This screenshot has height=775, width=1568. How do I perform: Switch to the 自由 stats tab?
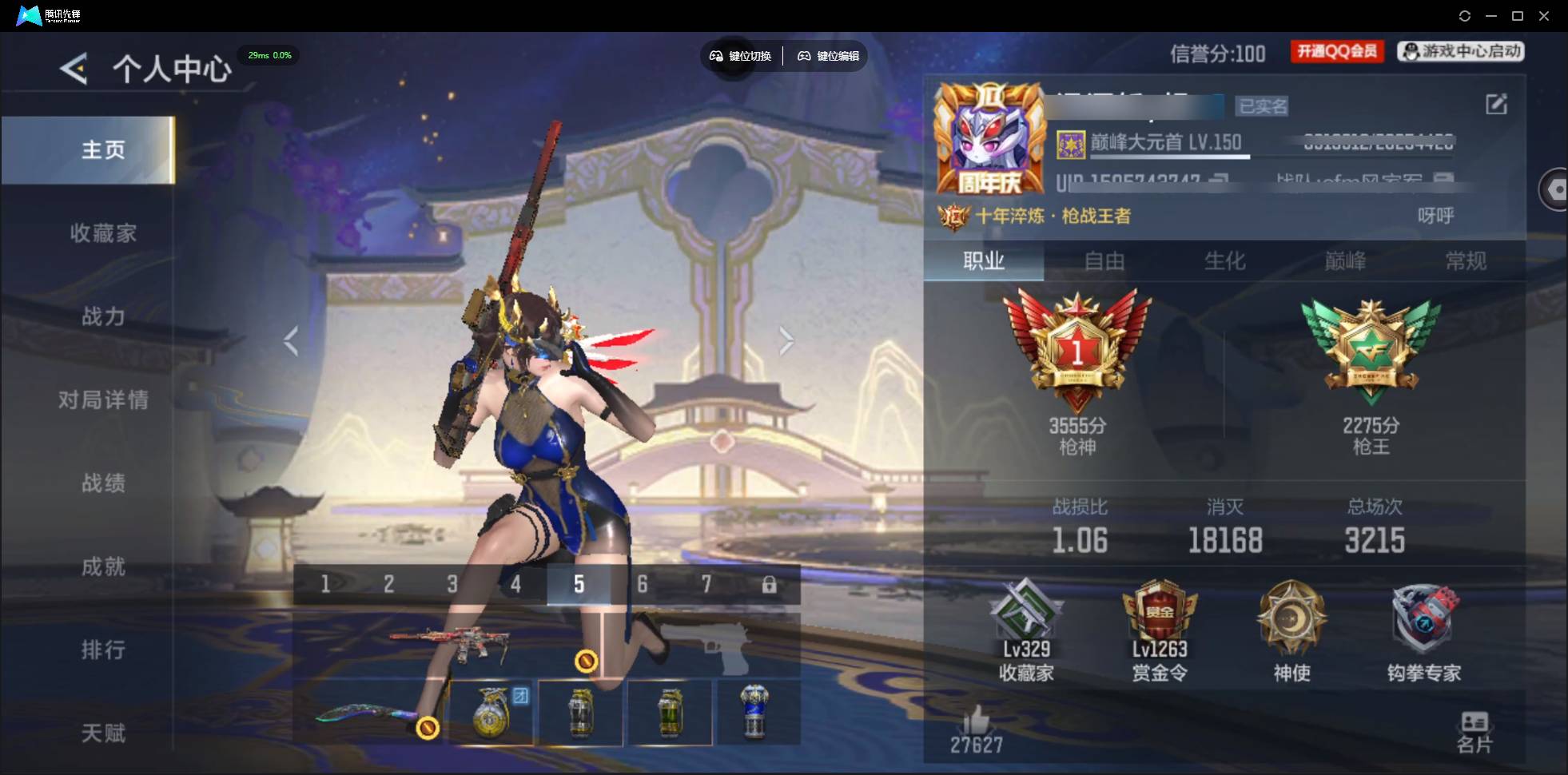tap(1104, 261)
